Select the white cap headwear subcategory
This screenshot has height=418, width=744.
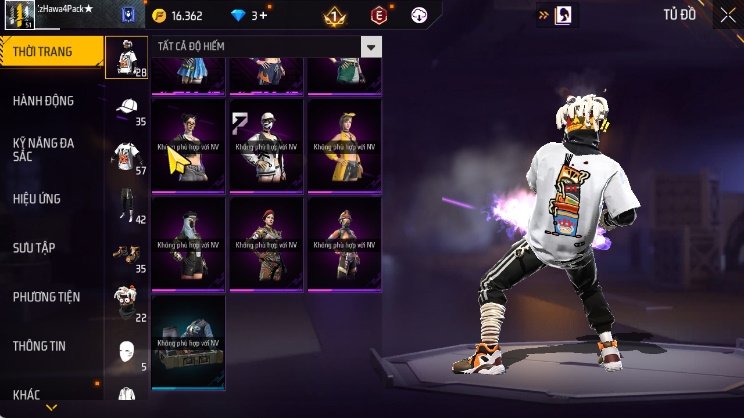126,108
